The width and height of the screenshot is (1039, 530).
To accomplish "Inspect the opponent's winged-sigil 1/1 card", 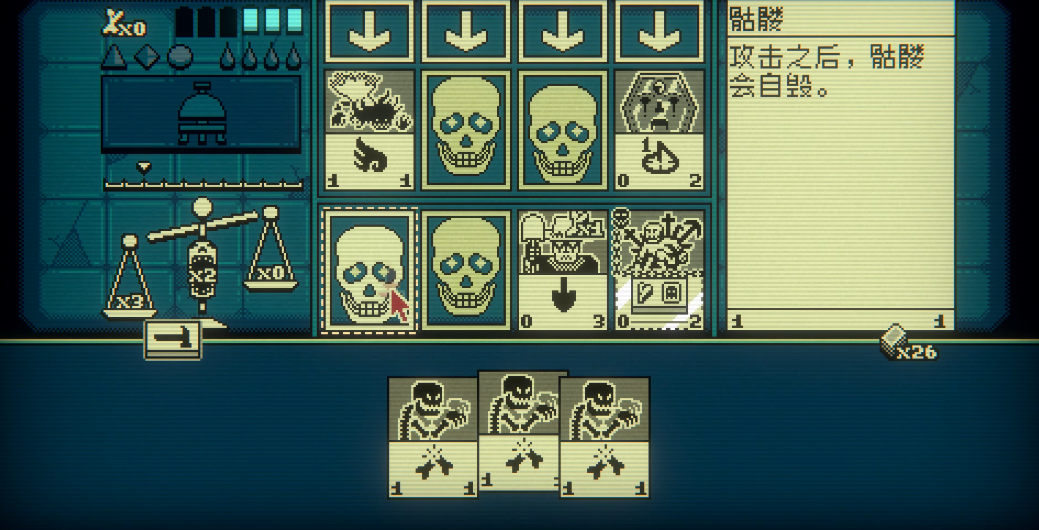I will point(369,128).
